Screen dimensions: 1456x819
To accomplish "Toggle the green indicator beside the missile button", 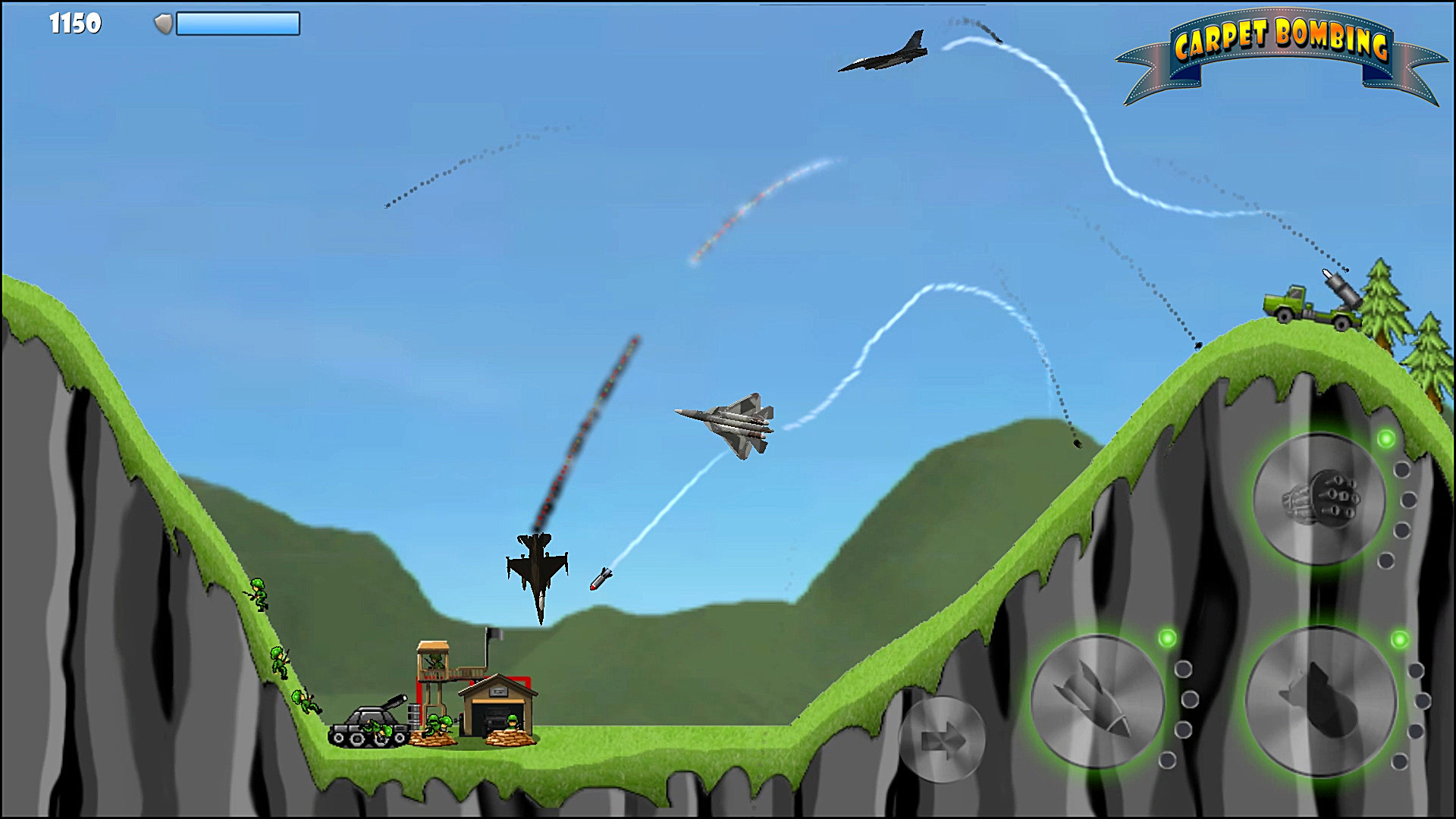I will coord(1168,637).
